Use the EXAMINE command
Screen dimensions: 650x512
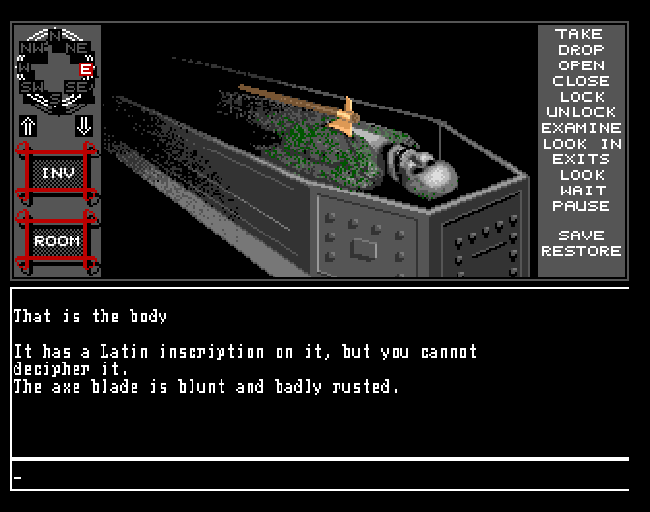point(580,128)
